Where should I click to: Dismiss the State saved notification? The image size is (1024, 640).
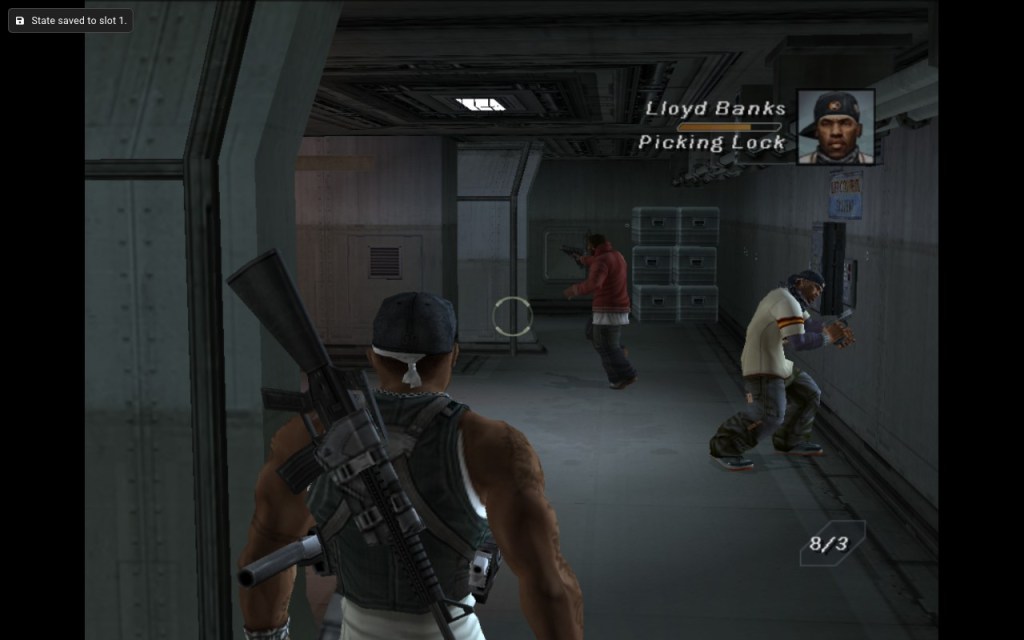[x=70, y=20]
